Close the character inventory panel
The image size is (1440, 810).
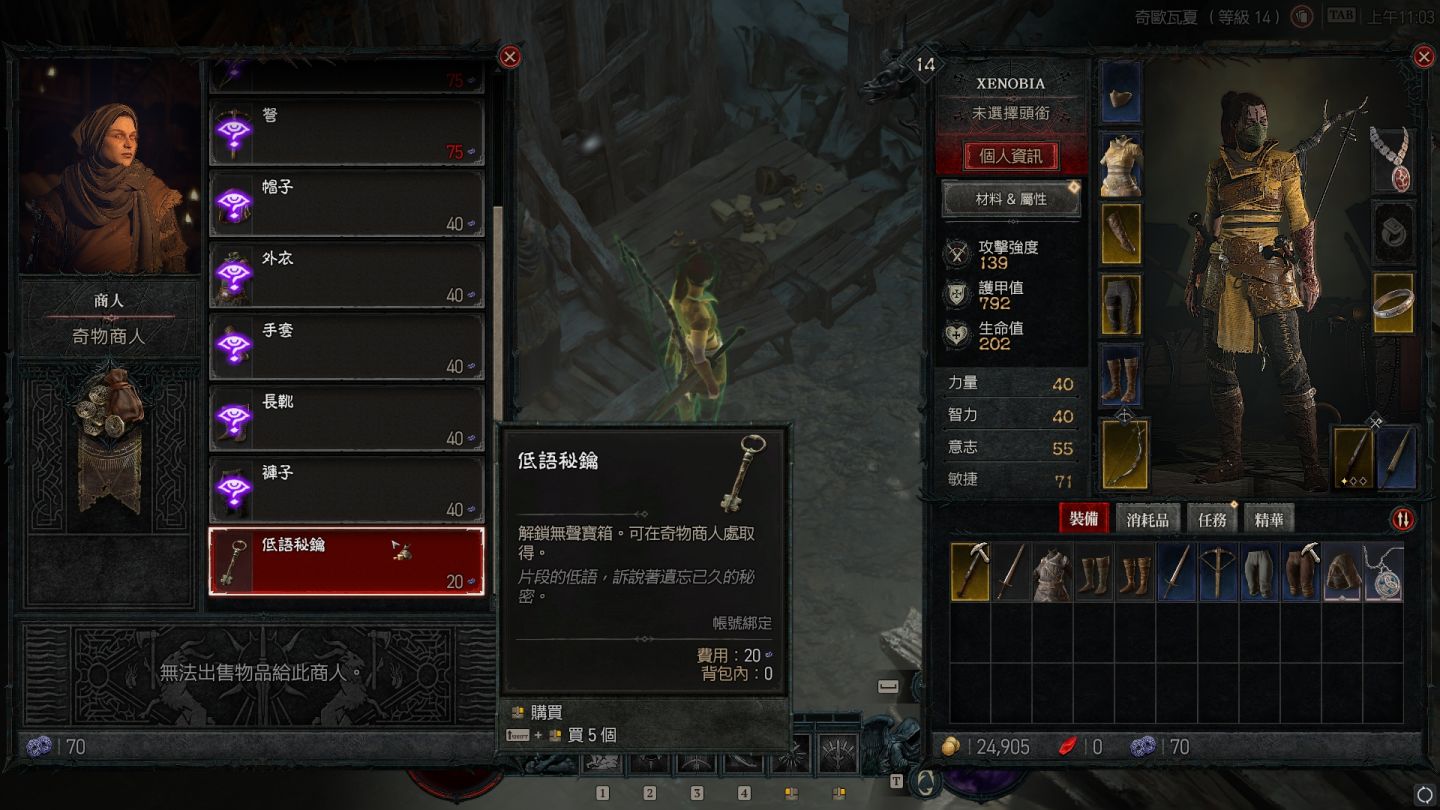click(x=1424, y=57)
